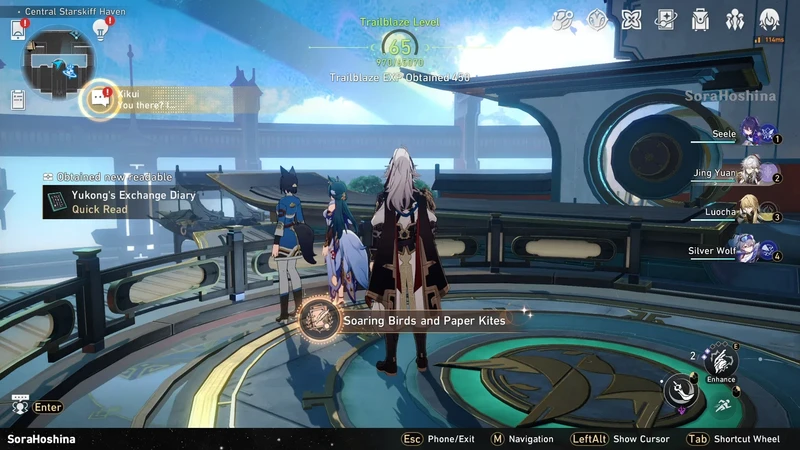Open the clipboard mission log icon

point(18,99)
